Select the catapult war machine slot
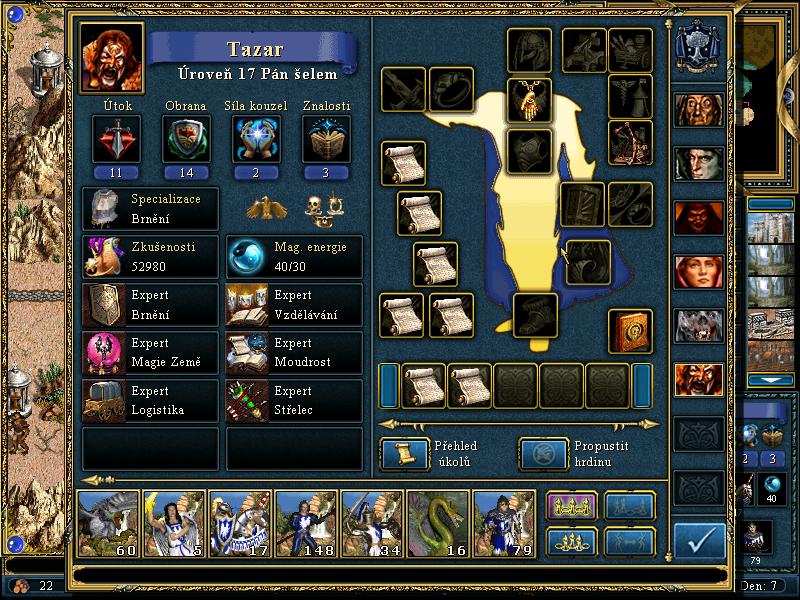This screenshot has height=600, width=800. pos(631,141)
